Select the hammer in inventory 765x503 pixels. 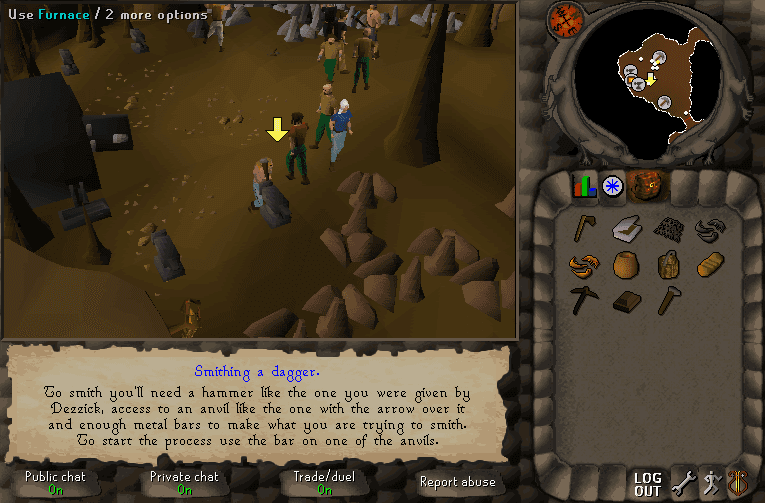point(668,300)
